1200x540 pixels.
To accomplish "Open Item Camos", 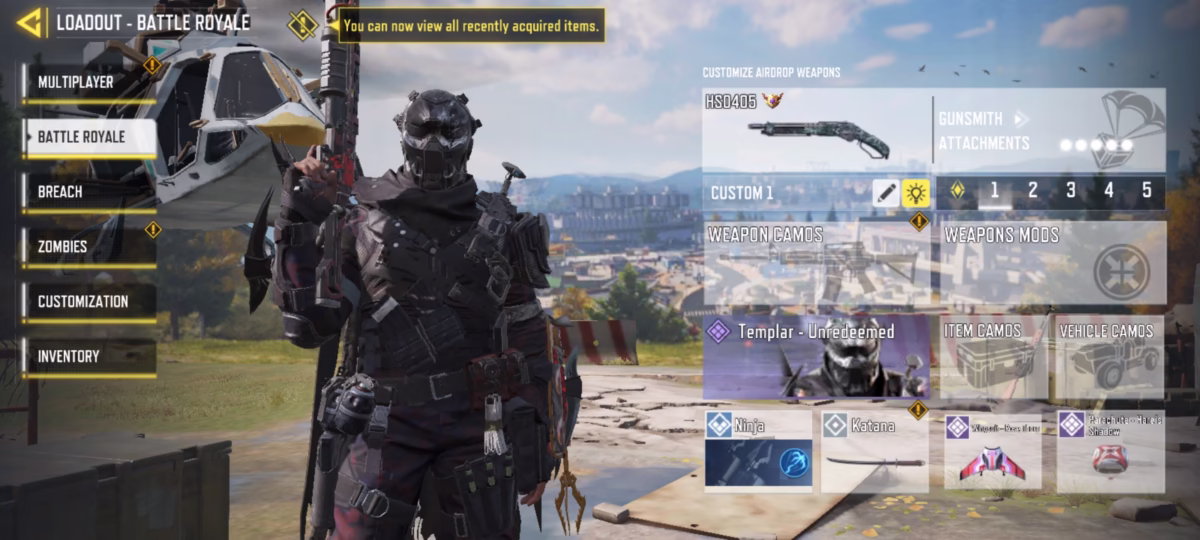I will pos(993,358).
